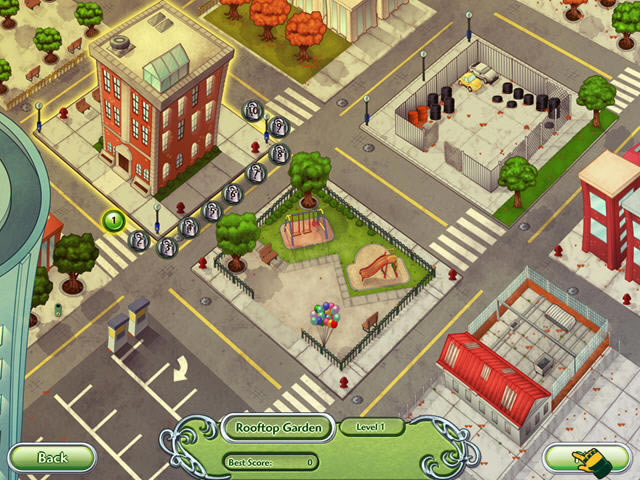Viewport: 640px width, 480px height.
Task: Select the green level 1 marker
Action: click(x=114, y=220)
